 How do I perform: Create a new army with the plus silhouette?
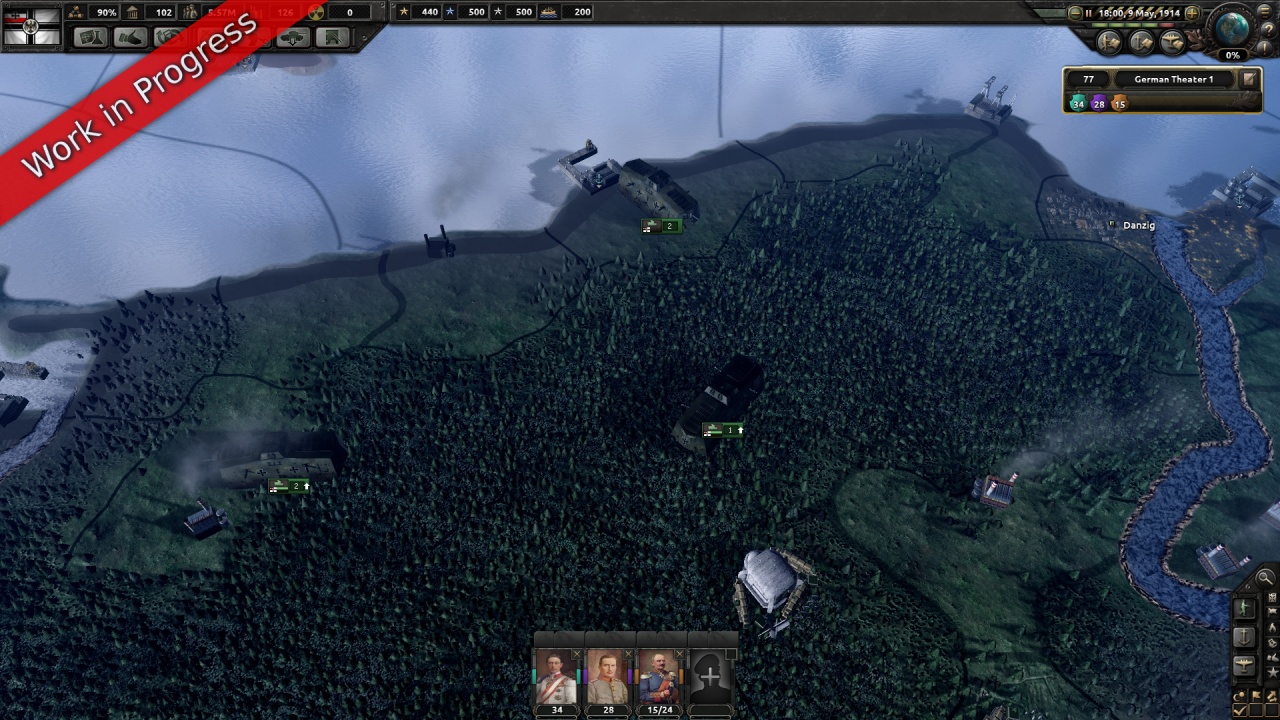(x=710, y=678)
